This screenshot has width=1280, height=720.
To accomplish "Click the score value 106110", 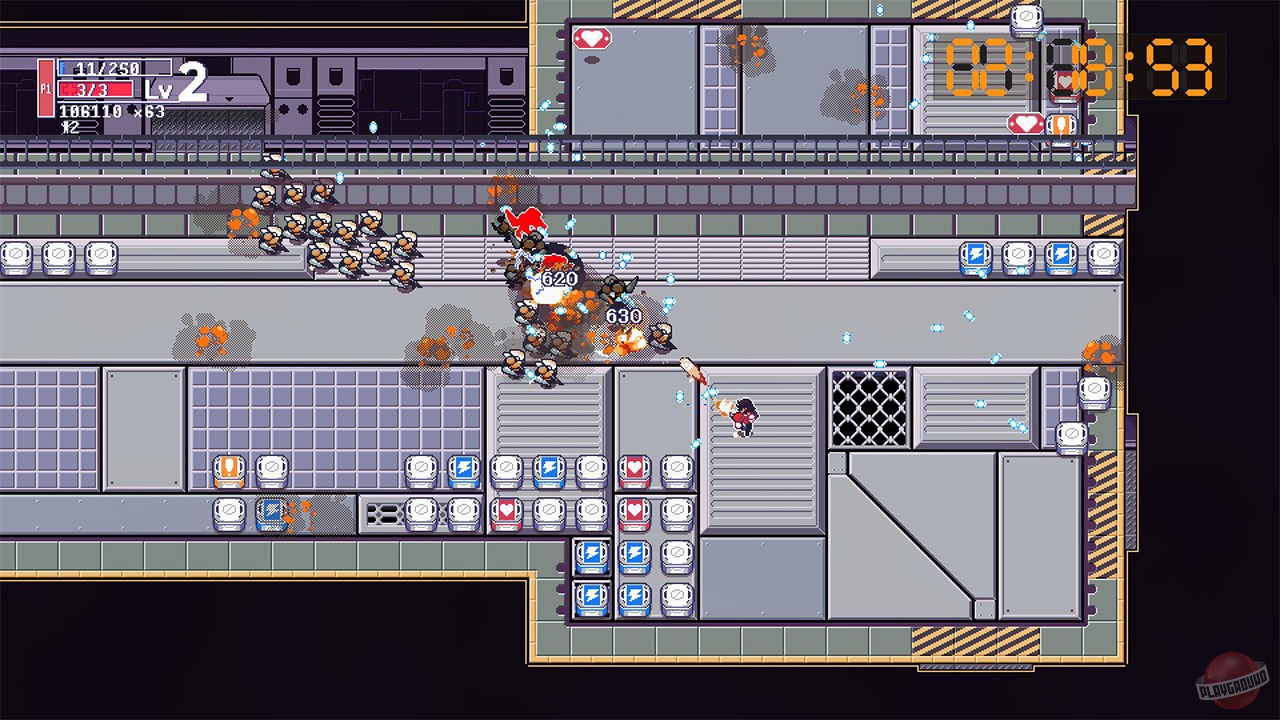I will point(90,109).
